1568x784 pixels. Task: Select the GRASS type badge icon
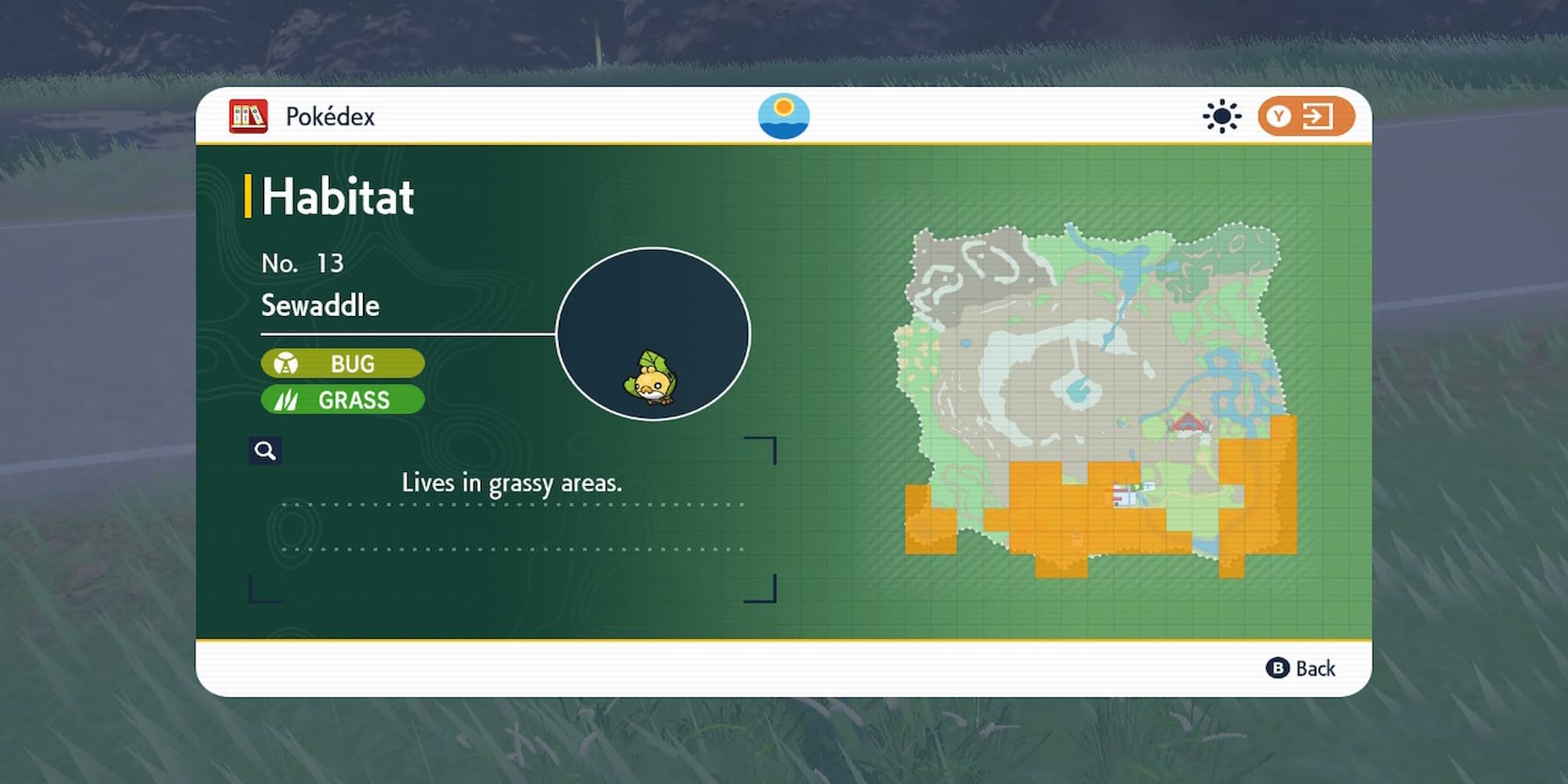click(x=288, y=400)
